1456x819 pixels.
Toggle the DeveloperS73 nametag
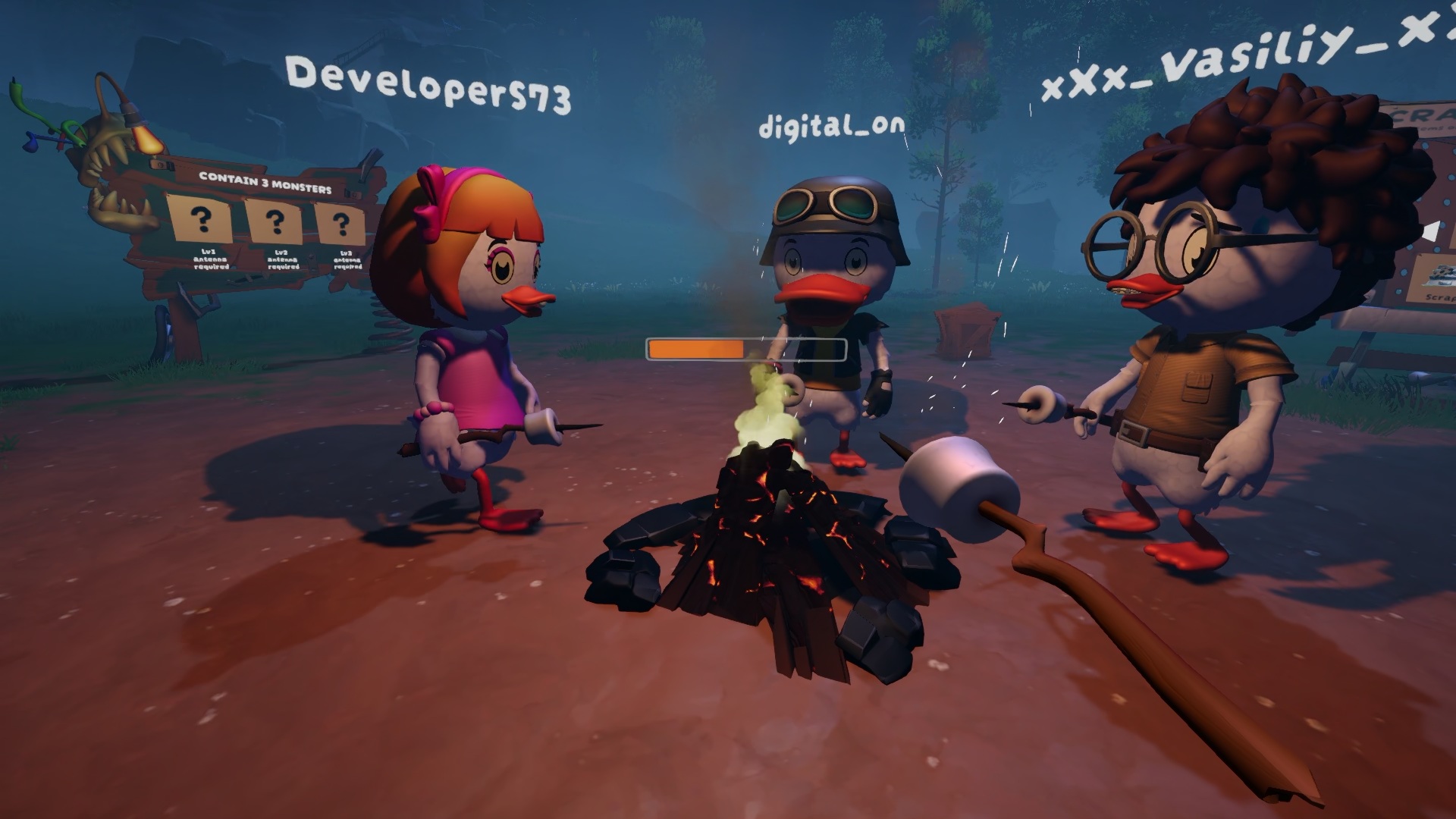[x=428, y=83]
